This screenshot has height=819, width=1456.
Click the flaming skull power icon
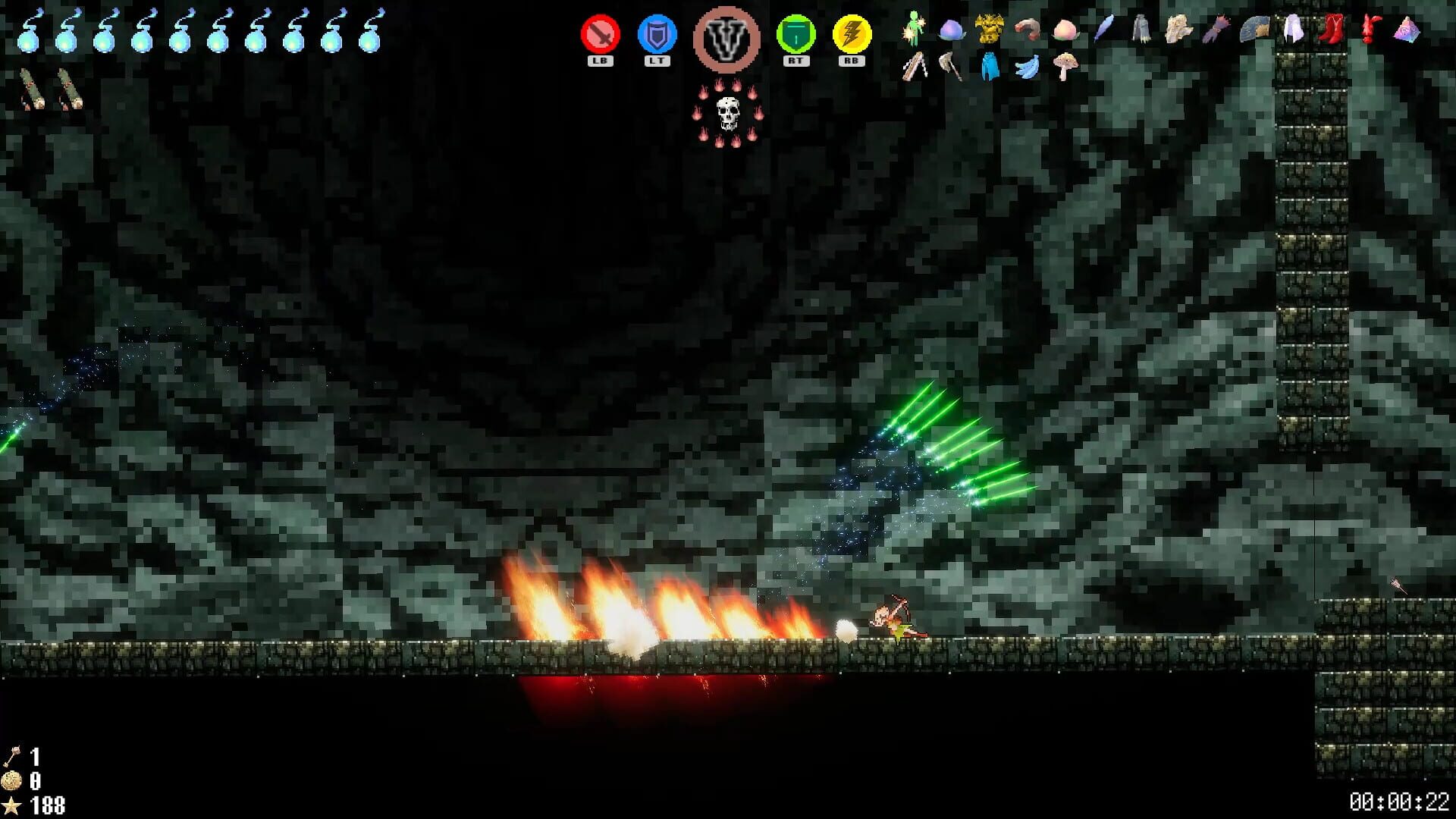click(729, 114)
